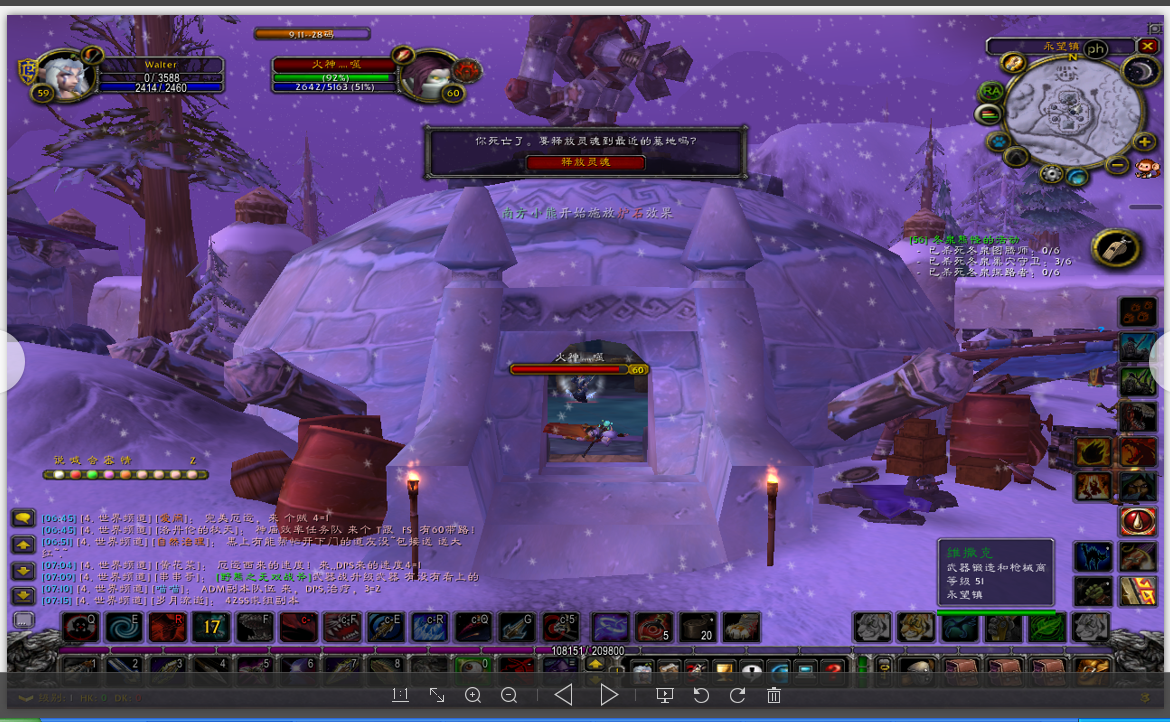1171x722 pixels.
Task: Click the monkey mascot icon
Action: 1146,166
